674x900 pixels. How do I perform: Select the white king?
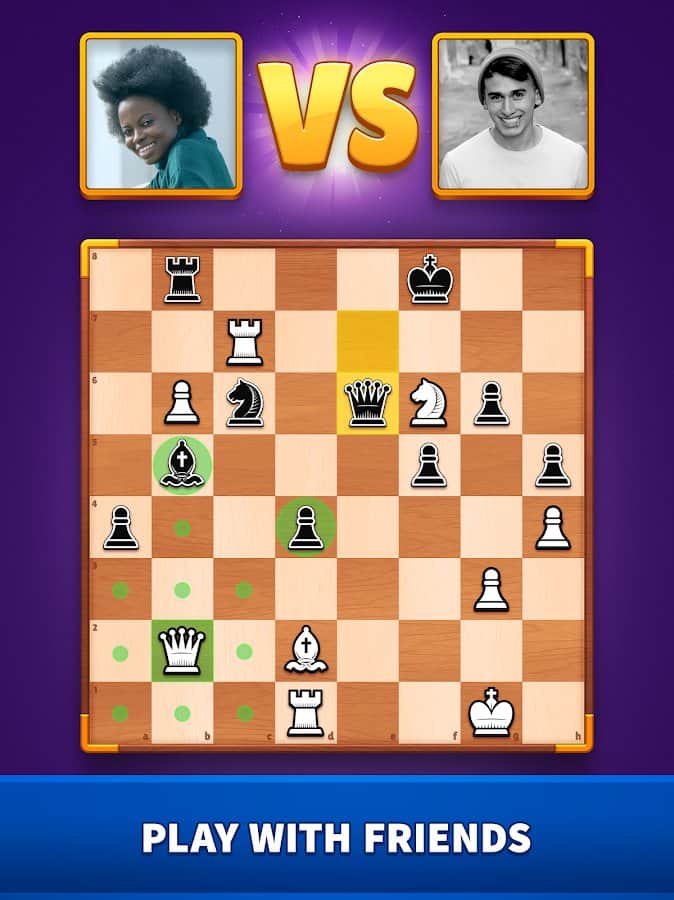[492, 713]
